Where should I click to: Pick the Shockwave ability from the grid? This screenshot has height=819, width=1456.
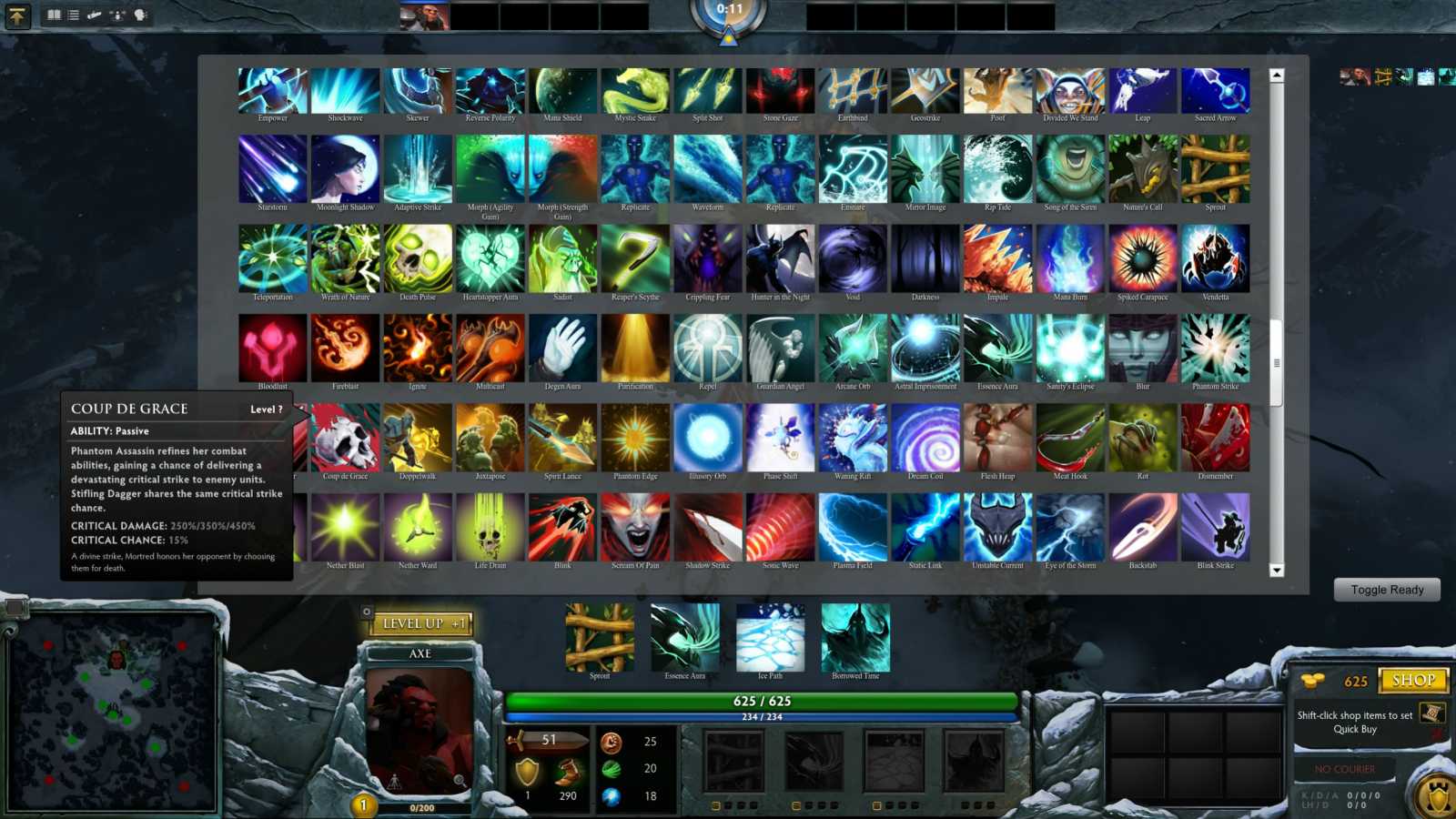click(344, 88)
